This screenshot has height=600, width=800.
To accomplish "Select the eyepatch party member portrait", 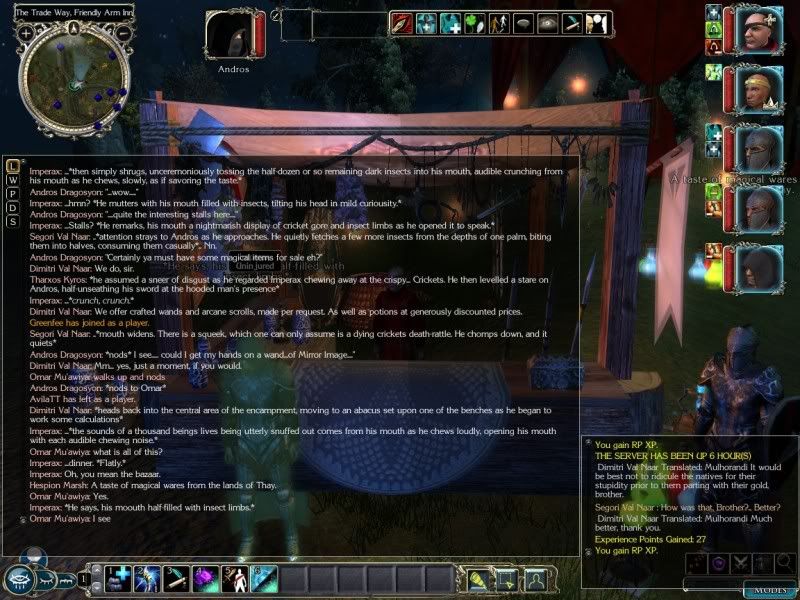I will point(758,31).
